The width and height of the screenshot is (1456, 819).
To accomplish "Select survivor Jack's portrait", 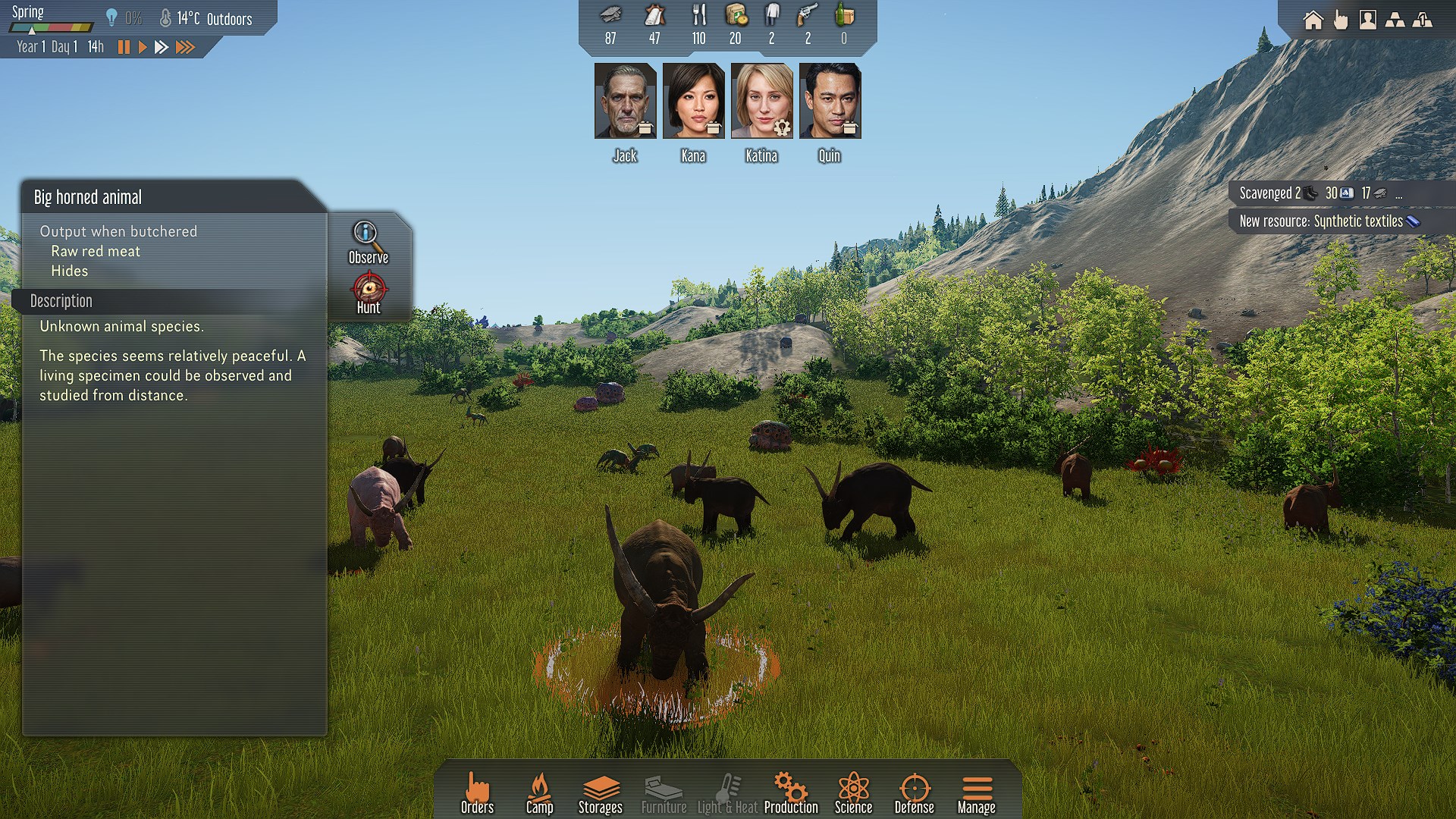I will pyautogui.click(x=625, y=101).
